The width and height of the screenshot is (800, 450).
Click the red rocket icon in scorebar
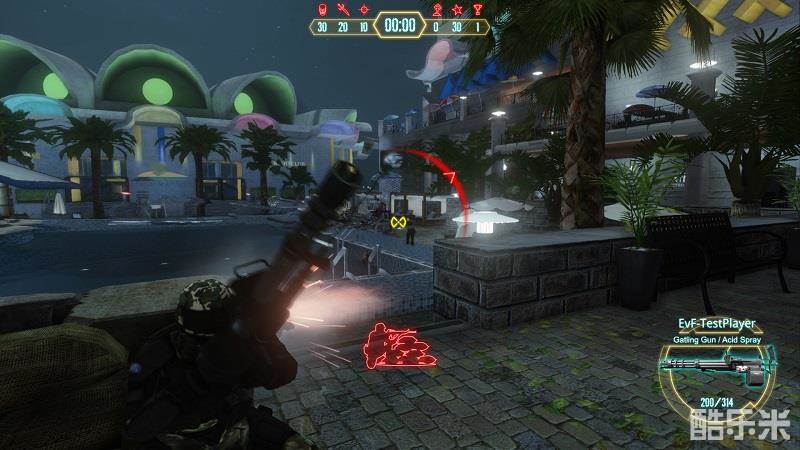(343, 10)
